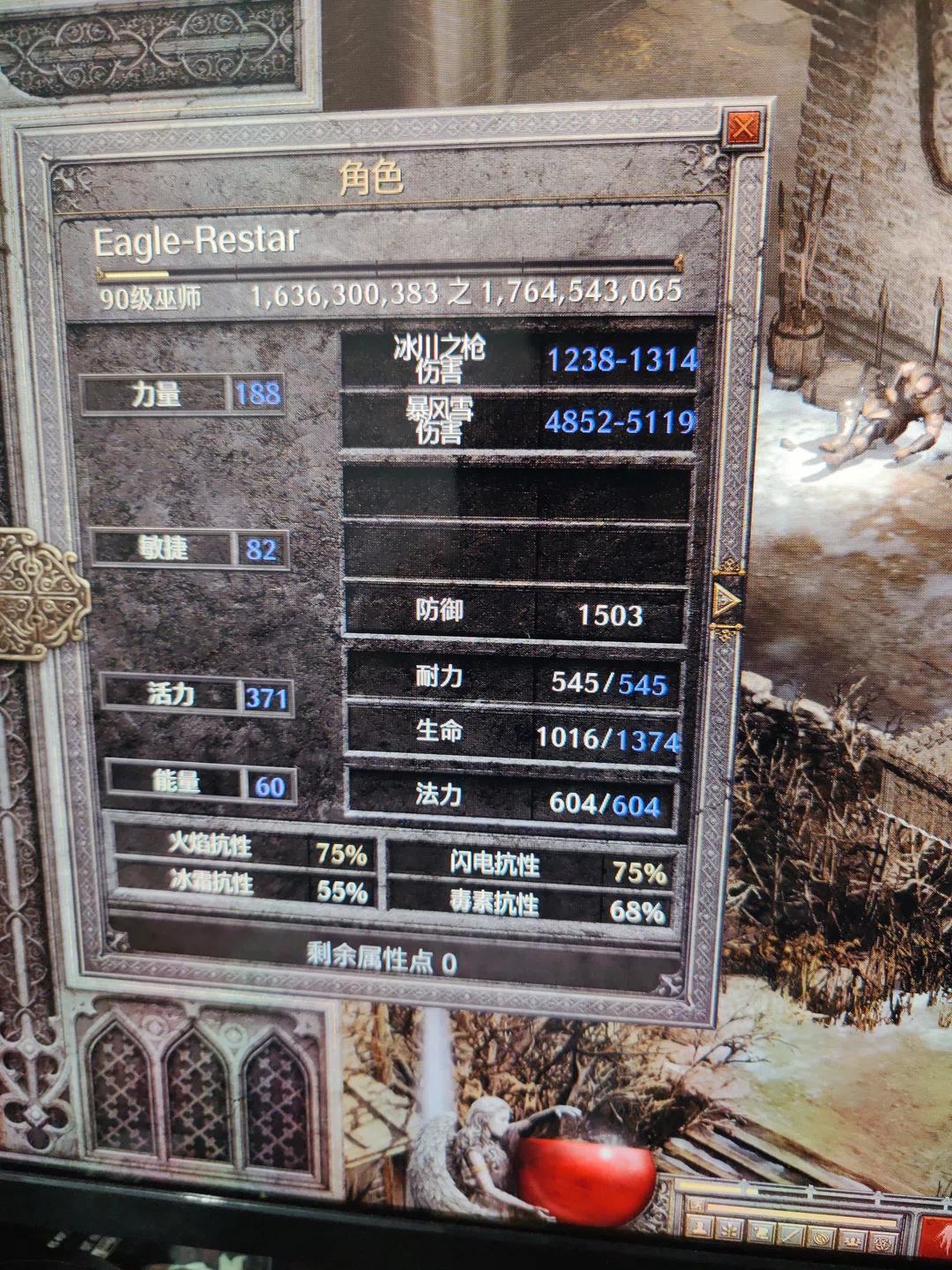Toggle the mini panel with small top-left button
Screen dimensions: 952x1270
(696, 1205)
